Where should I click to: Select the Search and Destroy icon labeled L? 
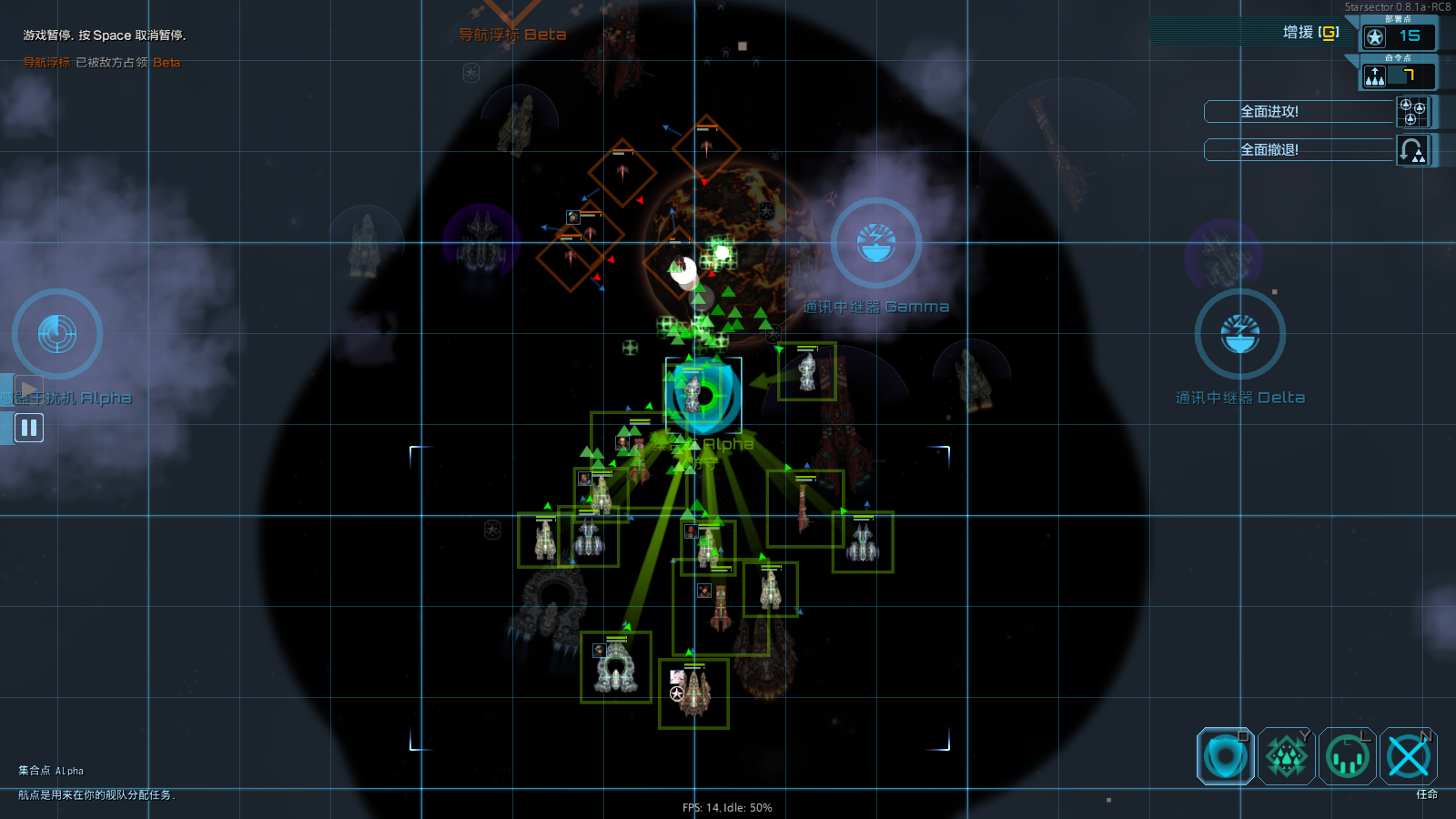1348,755
